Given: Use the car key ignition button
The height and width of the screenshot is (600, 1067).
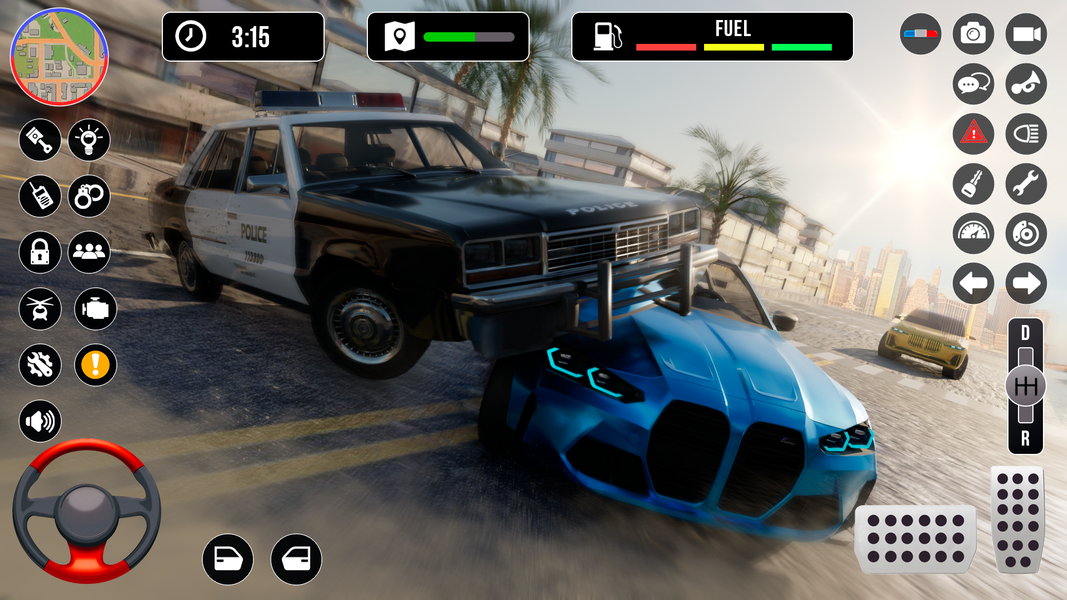Looking at the screenshot, I should tap(973, 183).
